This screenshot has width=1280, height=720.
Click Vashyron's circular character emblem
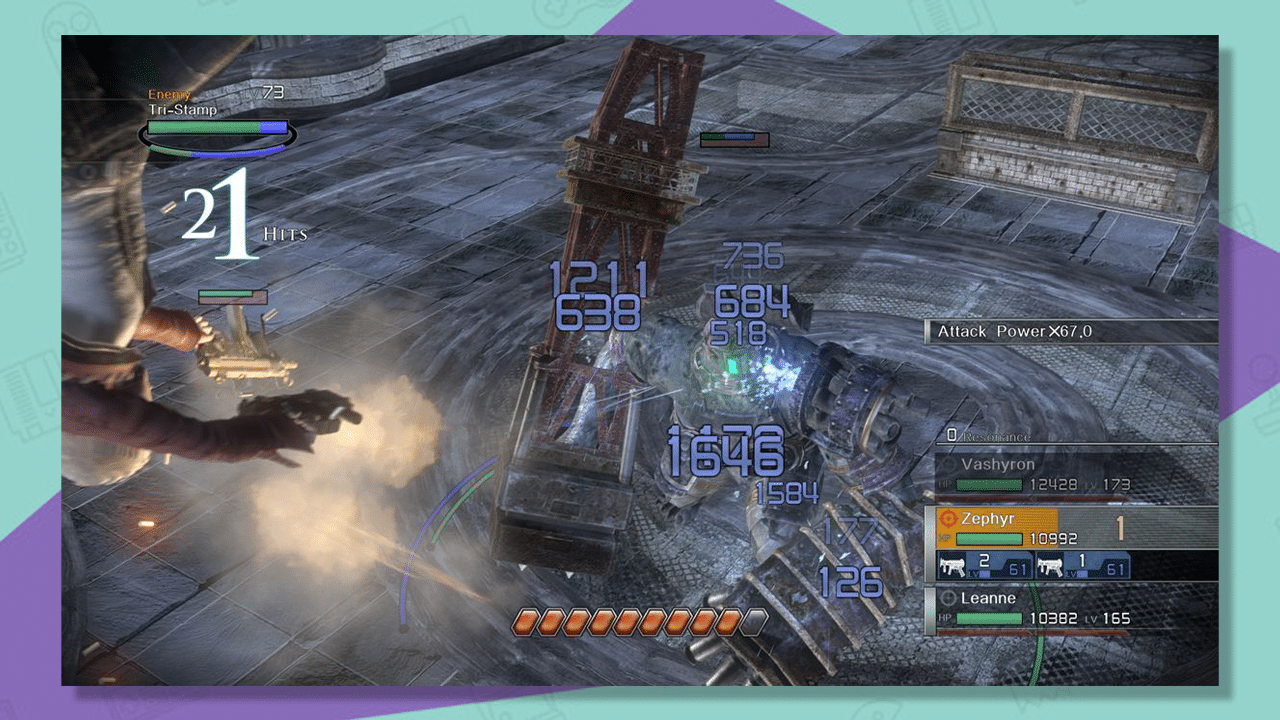click(950, 464)
